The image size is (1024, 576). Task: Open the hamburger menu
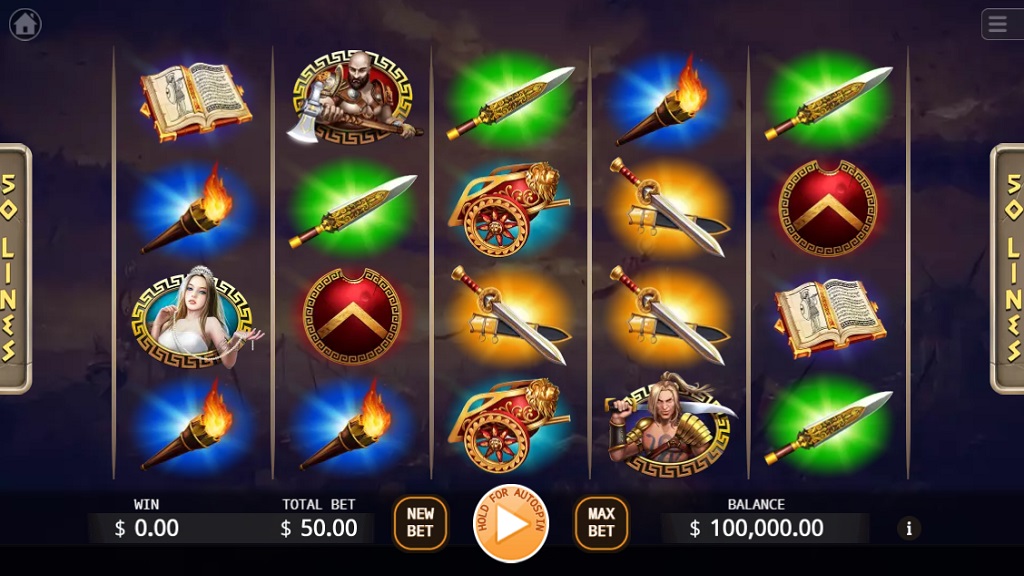pyautogui.click(x=1001, y=24)
